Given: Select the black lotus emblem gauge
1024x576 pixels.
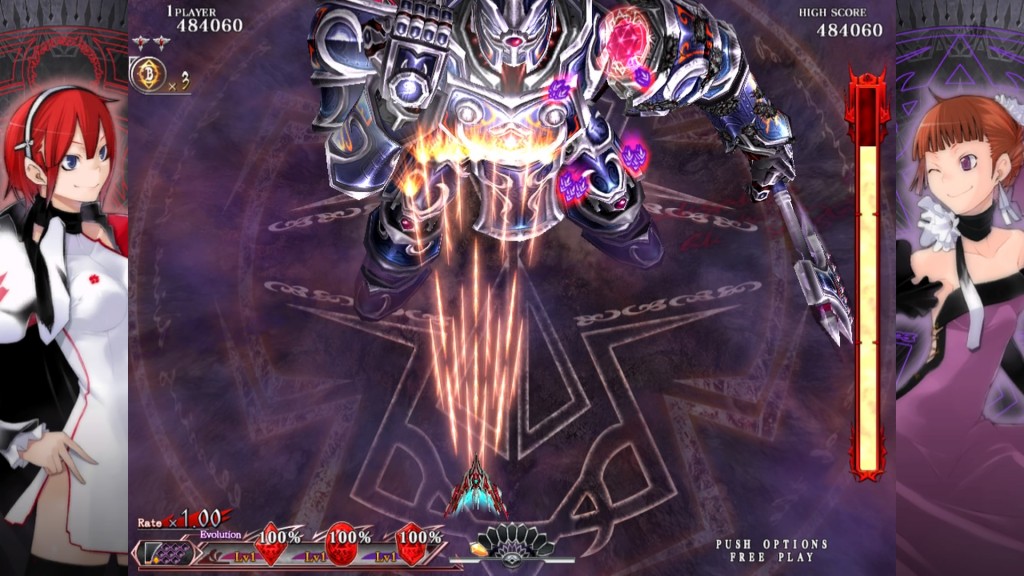Looking at the screenshot, I should tap(514, 543).
